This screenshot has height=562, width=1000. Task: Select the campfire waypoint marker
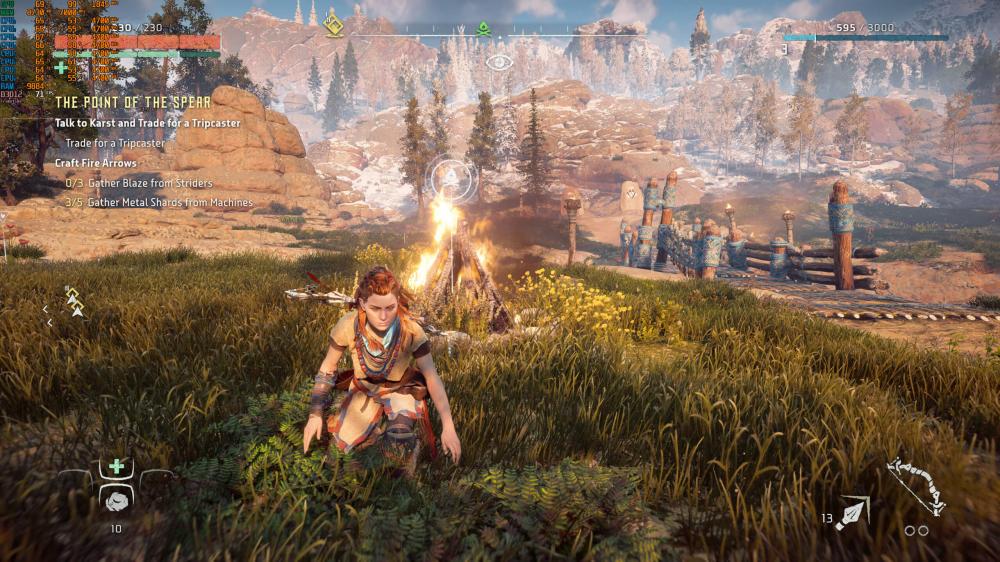[449, 180]
